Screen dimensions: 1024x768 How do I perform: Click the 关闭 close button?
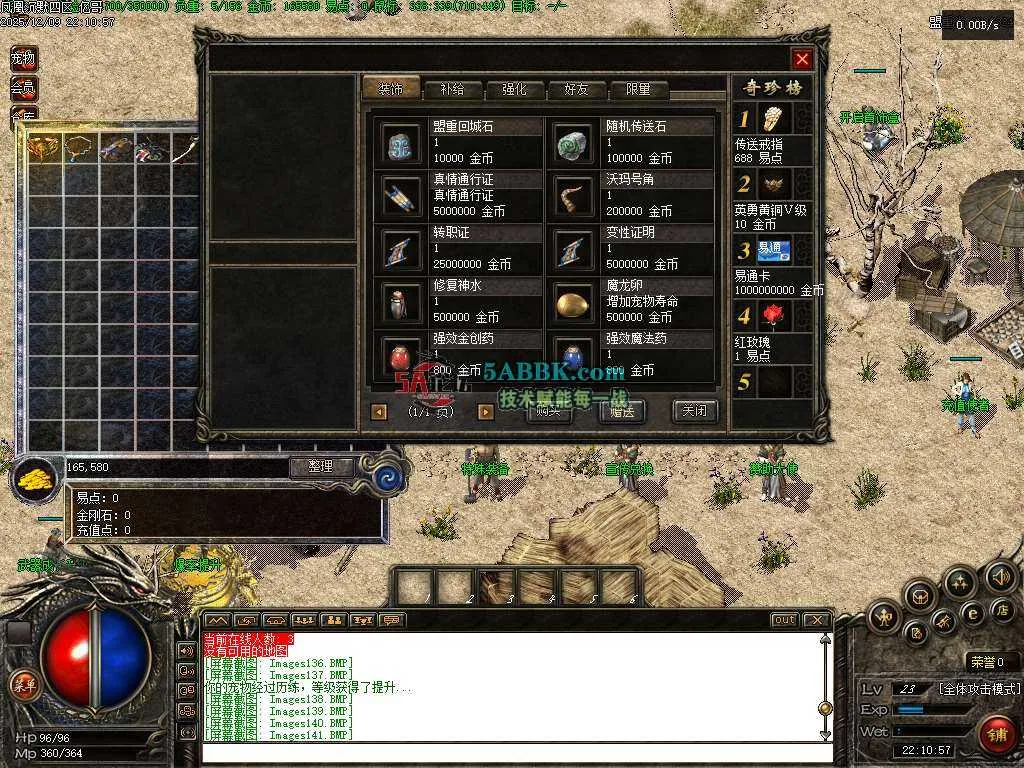pos(694,410)
